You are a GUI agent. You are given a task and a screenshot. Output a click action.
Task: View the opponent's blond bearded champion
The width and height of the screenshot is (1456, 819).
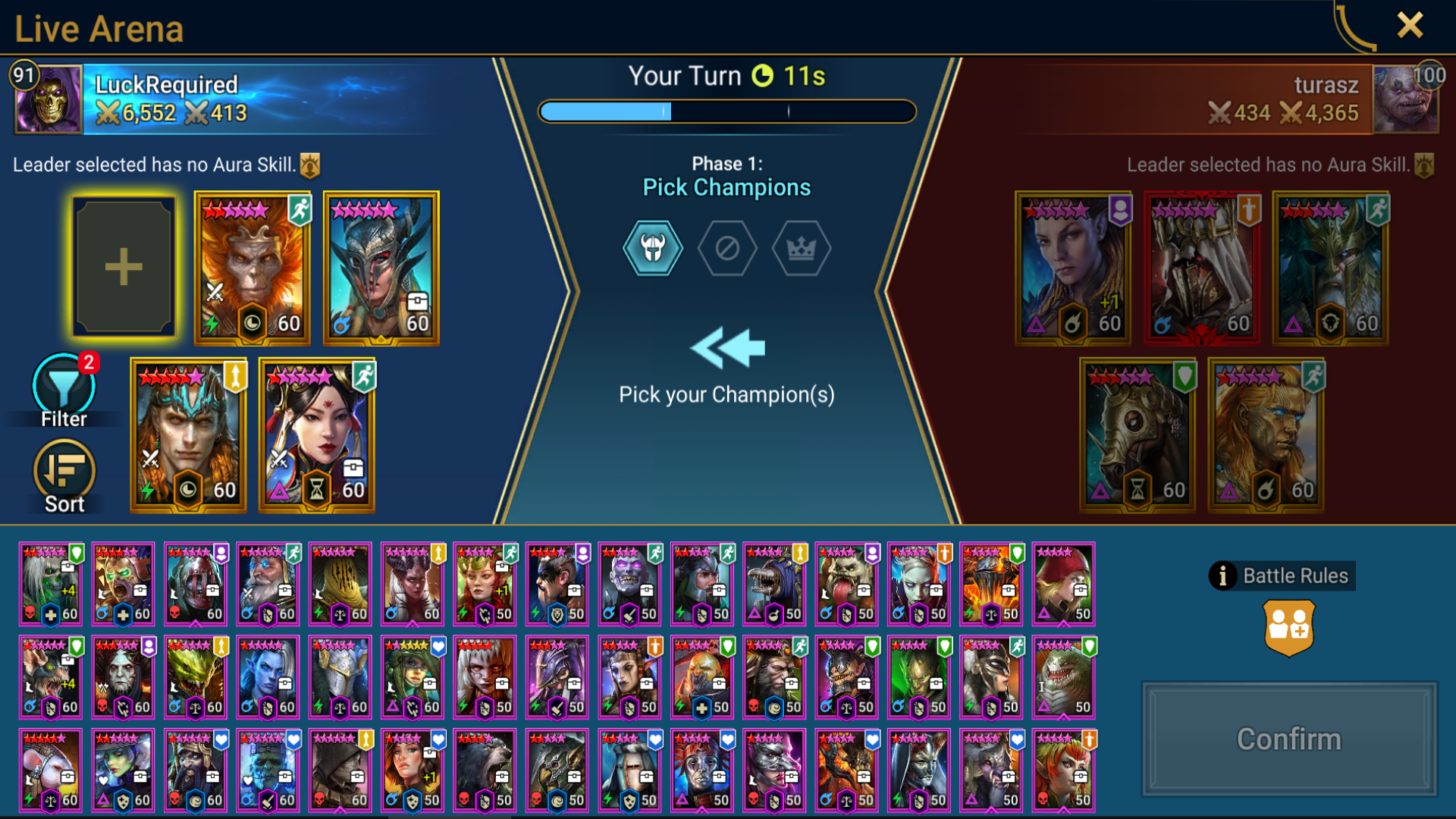pyautogui.click(x=1266, y=435)
